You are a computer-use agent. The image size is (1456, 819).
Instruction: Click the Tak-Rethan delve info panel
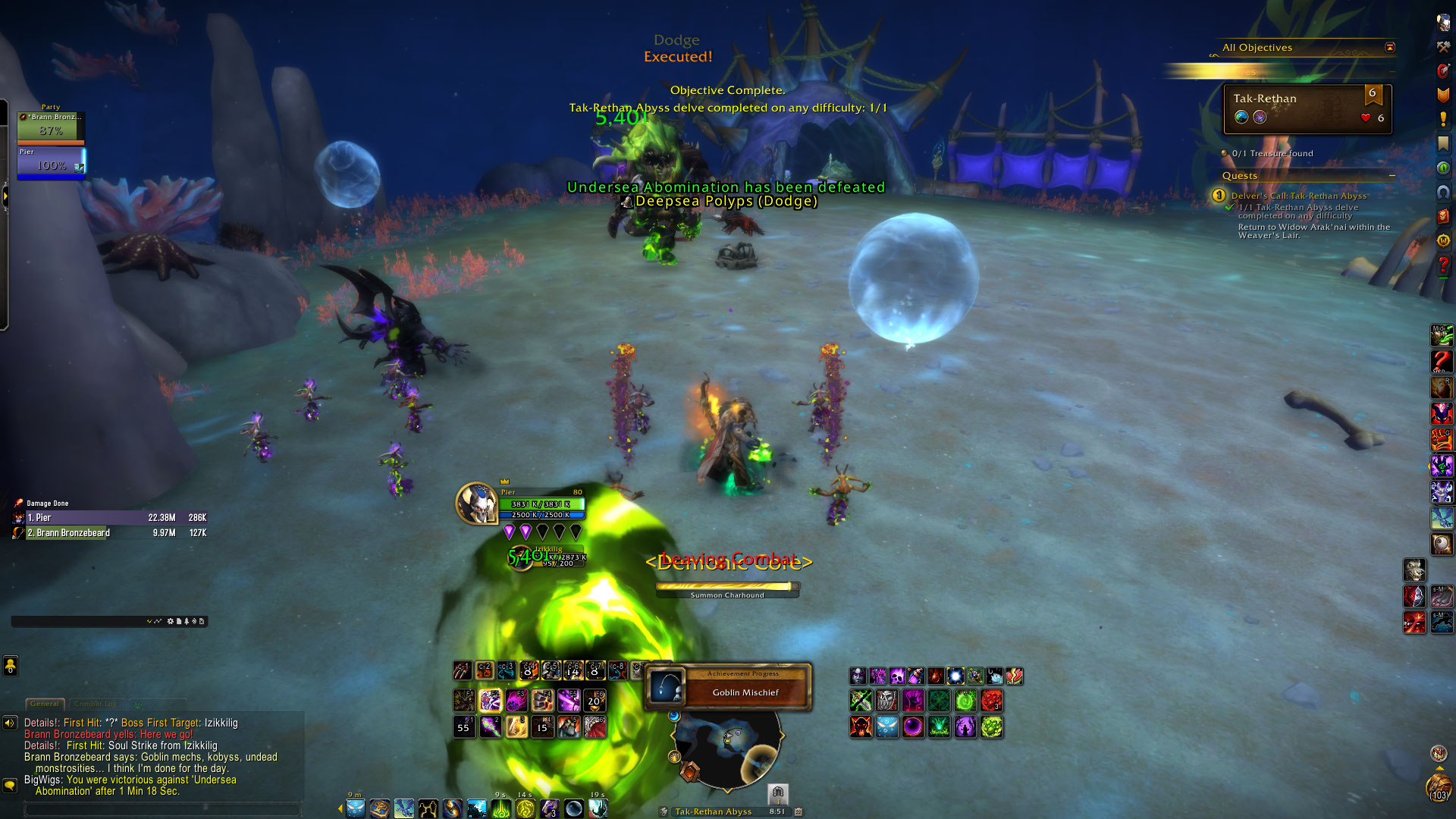1307,108
